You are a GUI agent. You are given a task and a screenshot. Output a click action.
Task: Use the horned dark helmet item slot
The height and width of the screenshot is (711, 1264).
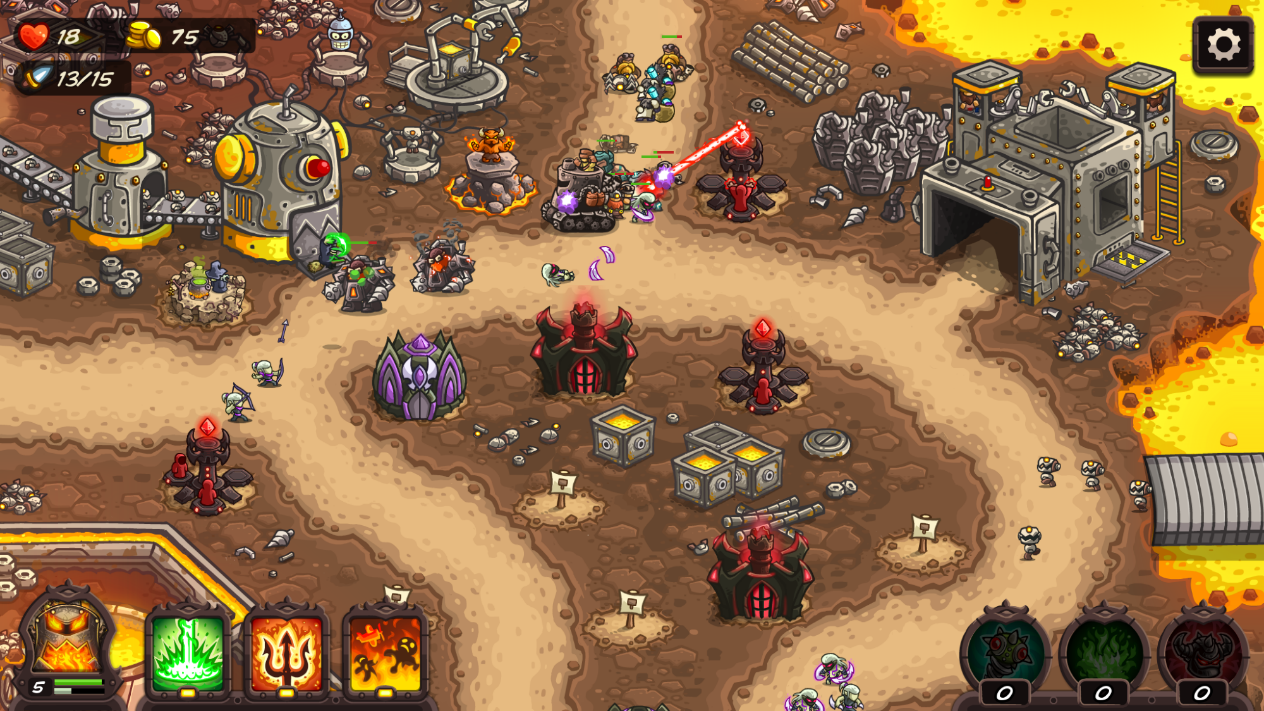tap(1202, 652)
